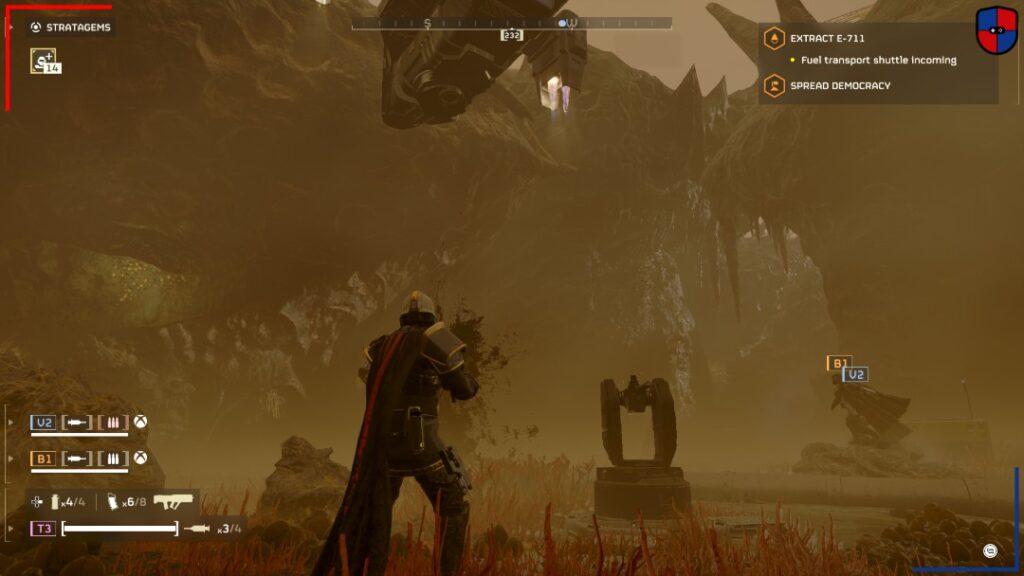This screenshot has height=576, width=1024.
Task: Click the B1 teammate world marker
Action: tap(838, 363)
